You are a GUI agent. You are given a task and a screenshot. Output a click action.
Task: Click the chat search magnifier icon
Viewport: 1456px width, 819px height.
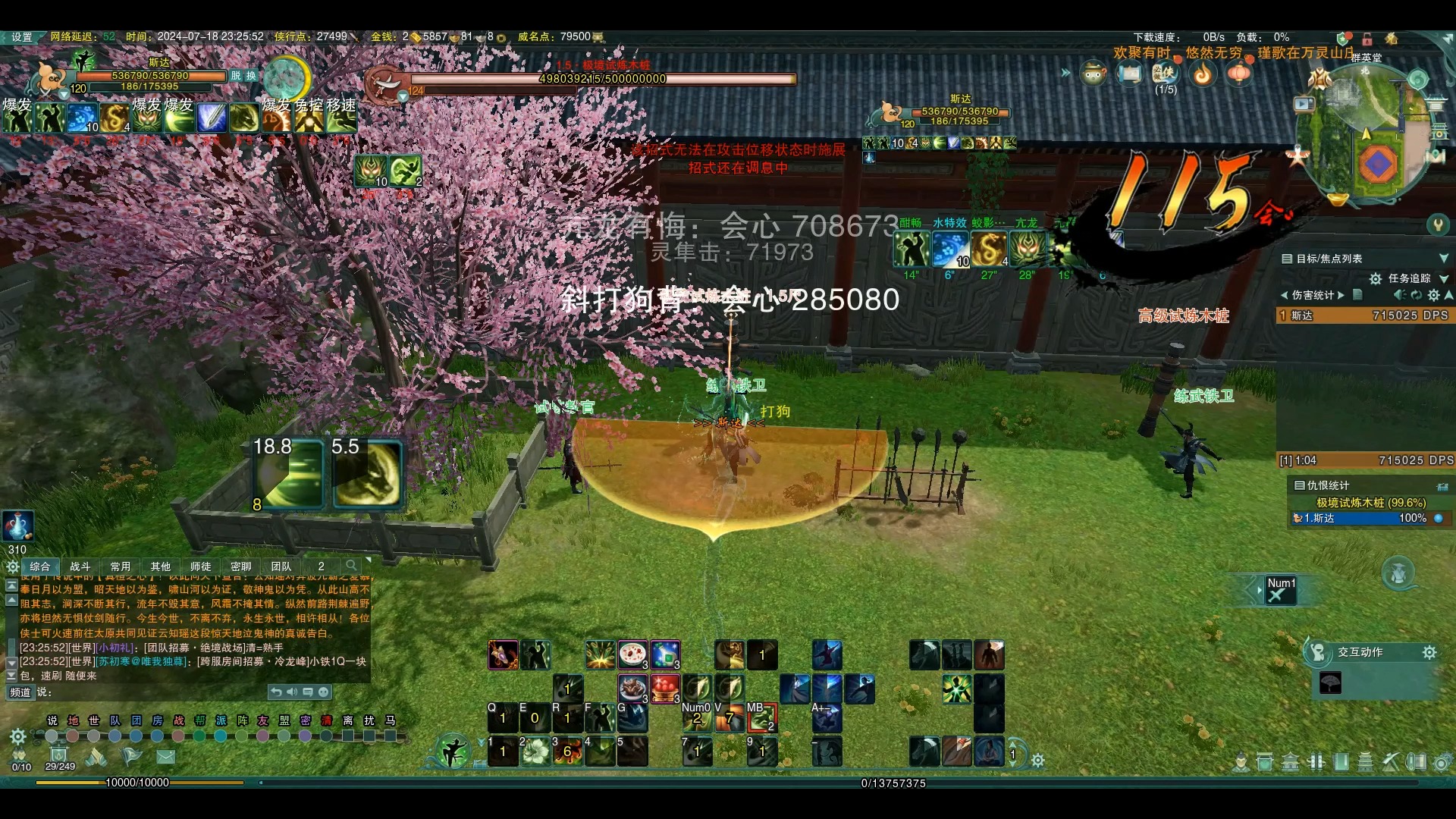[351, 566]
